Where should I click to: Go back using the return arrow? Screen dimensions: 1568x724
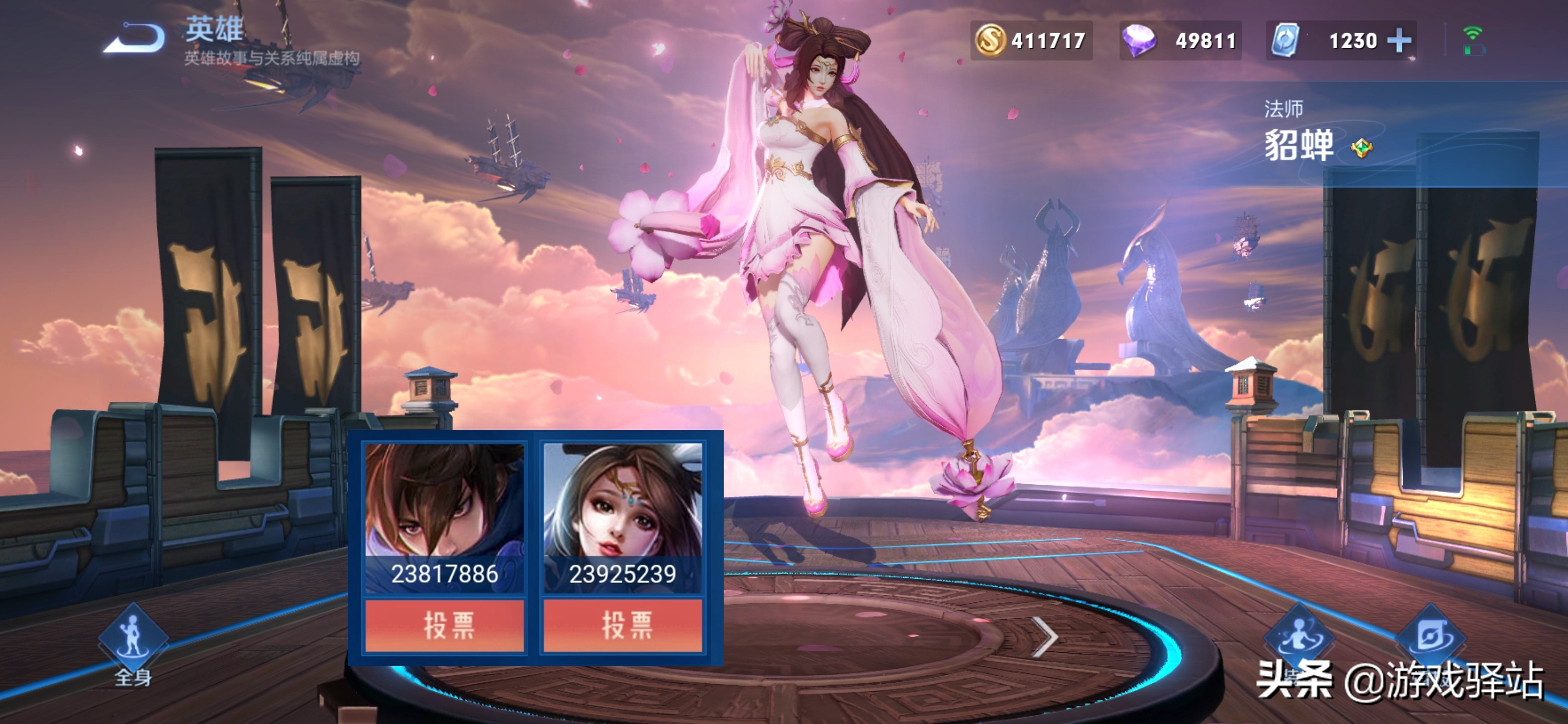135,38
